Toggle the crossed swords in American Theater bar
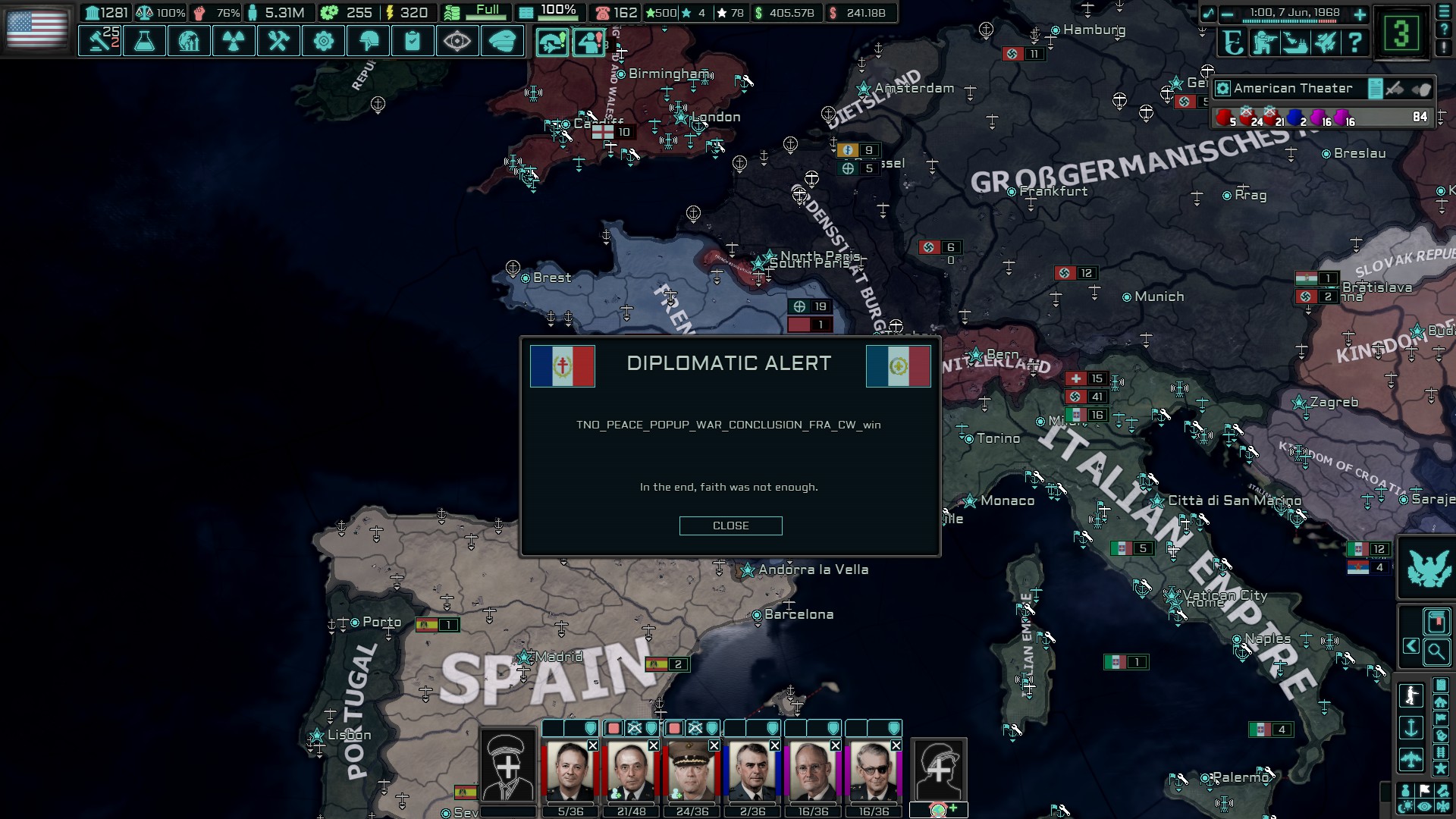 point(1395,89)
